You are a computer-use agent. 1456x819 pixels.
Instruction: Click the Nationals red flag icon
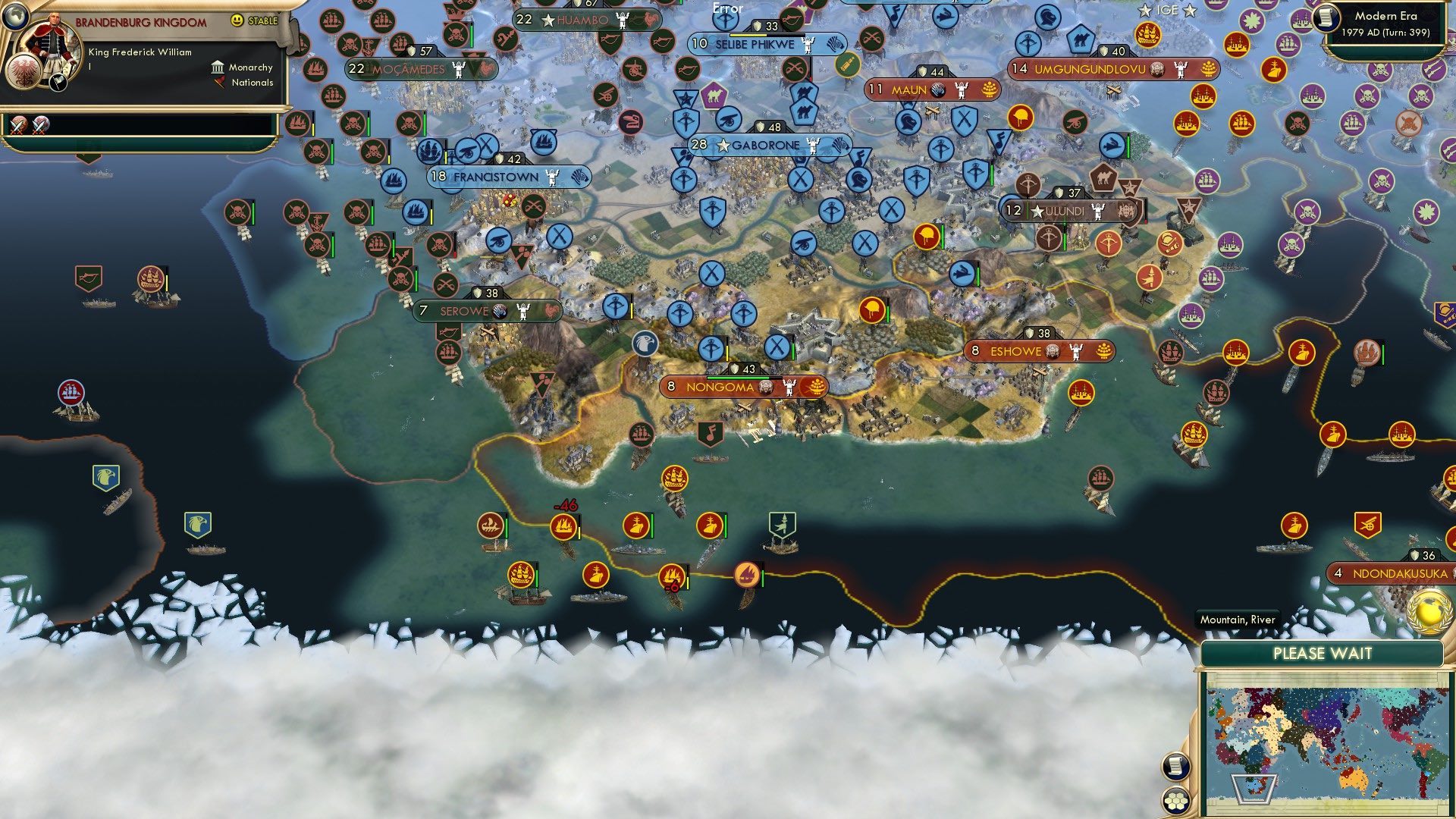pos(220,83)
